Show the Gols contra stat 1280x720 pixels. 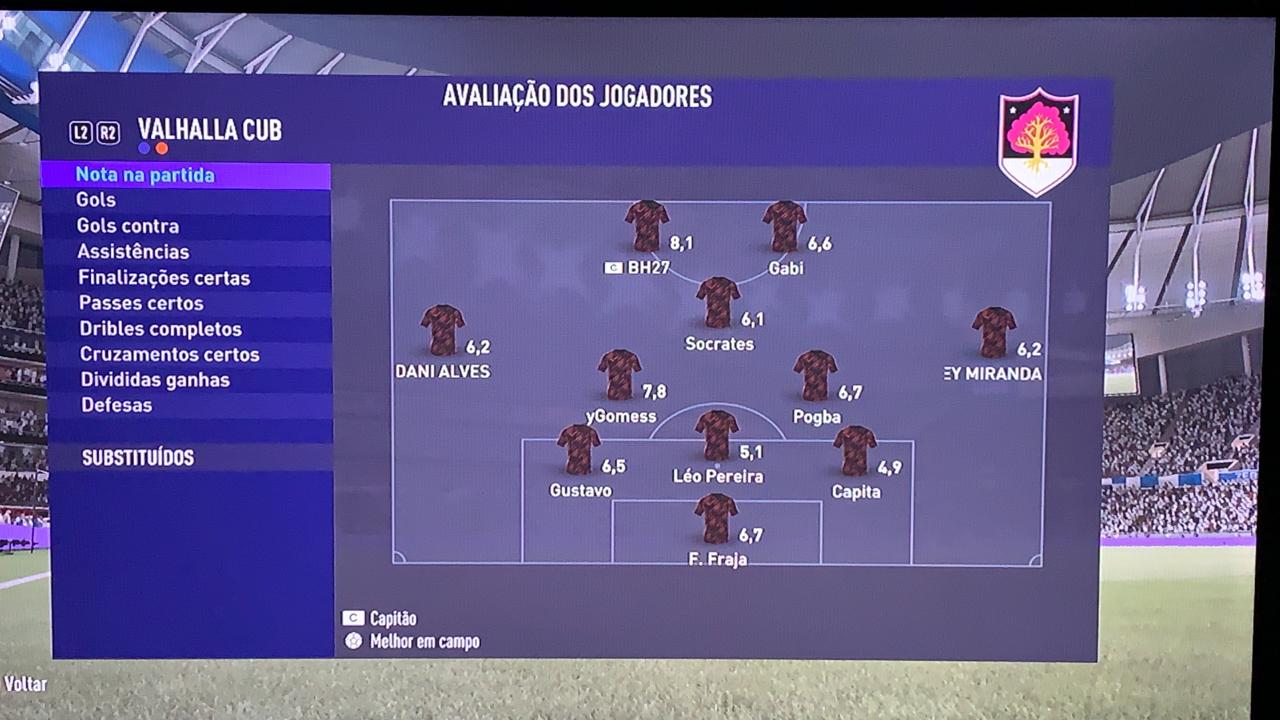128,226
